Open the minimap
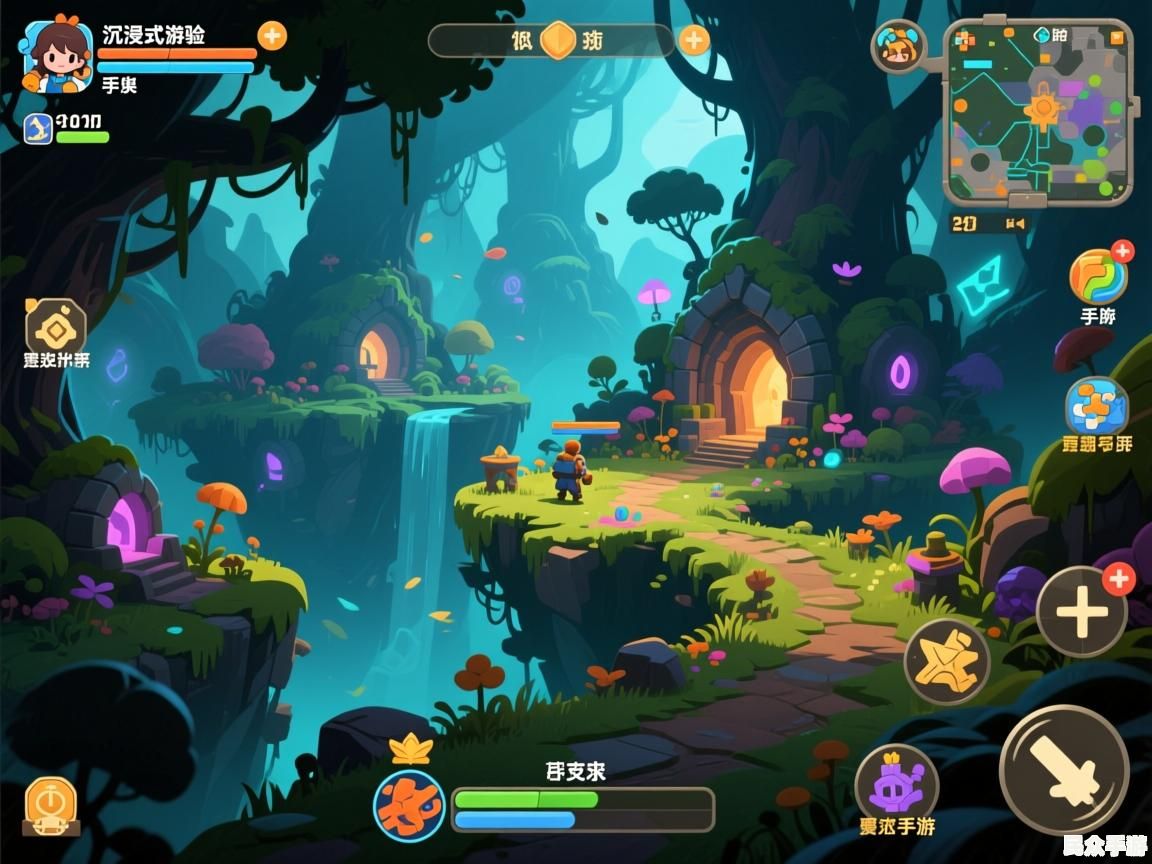The width and height of the screenshot is (1152, 864). tap(1038, 110)
